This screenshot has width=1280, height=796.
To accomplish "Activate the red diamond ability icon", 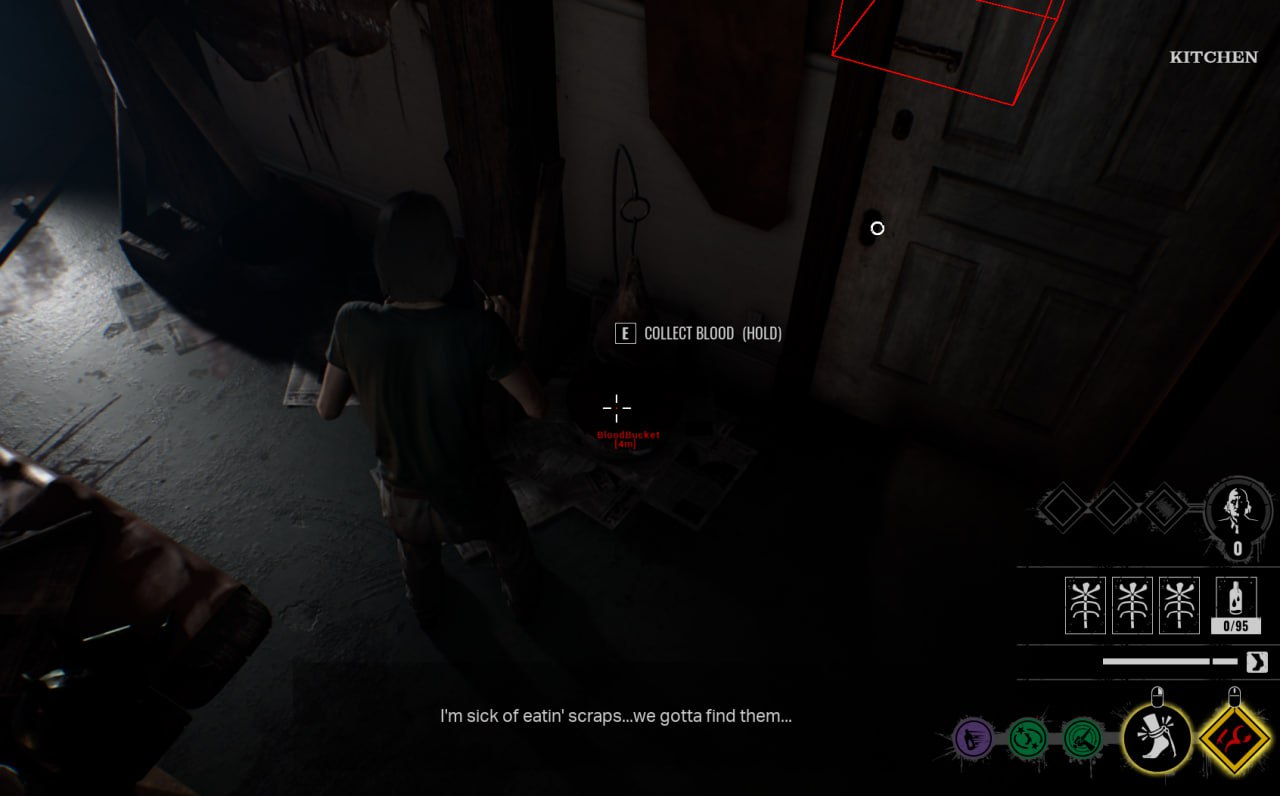I will point(1234,740).
